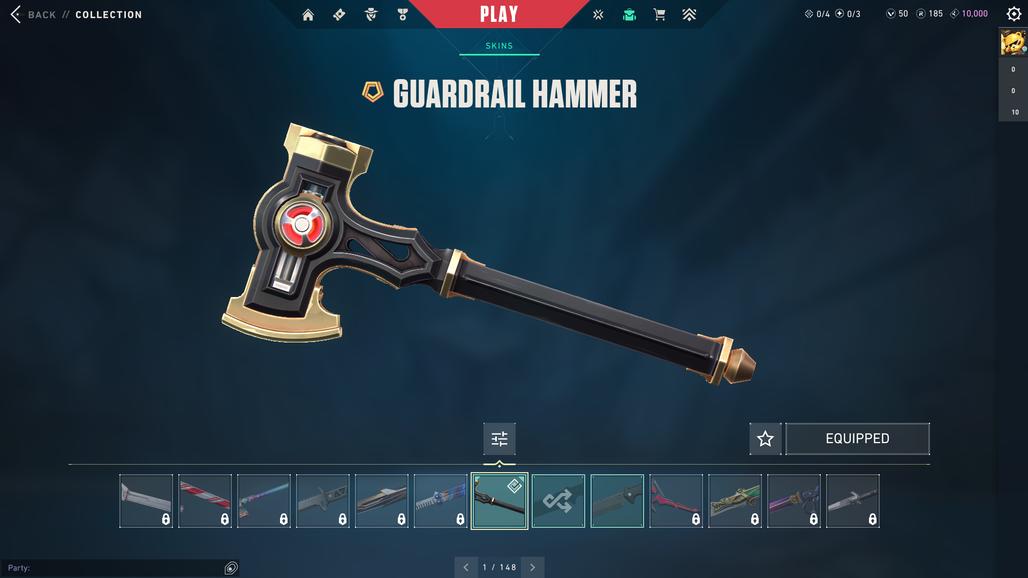Open the green Collection tab icon

(629, 15)
